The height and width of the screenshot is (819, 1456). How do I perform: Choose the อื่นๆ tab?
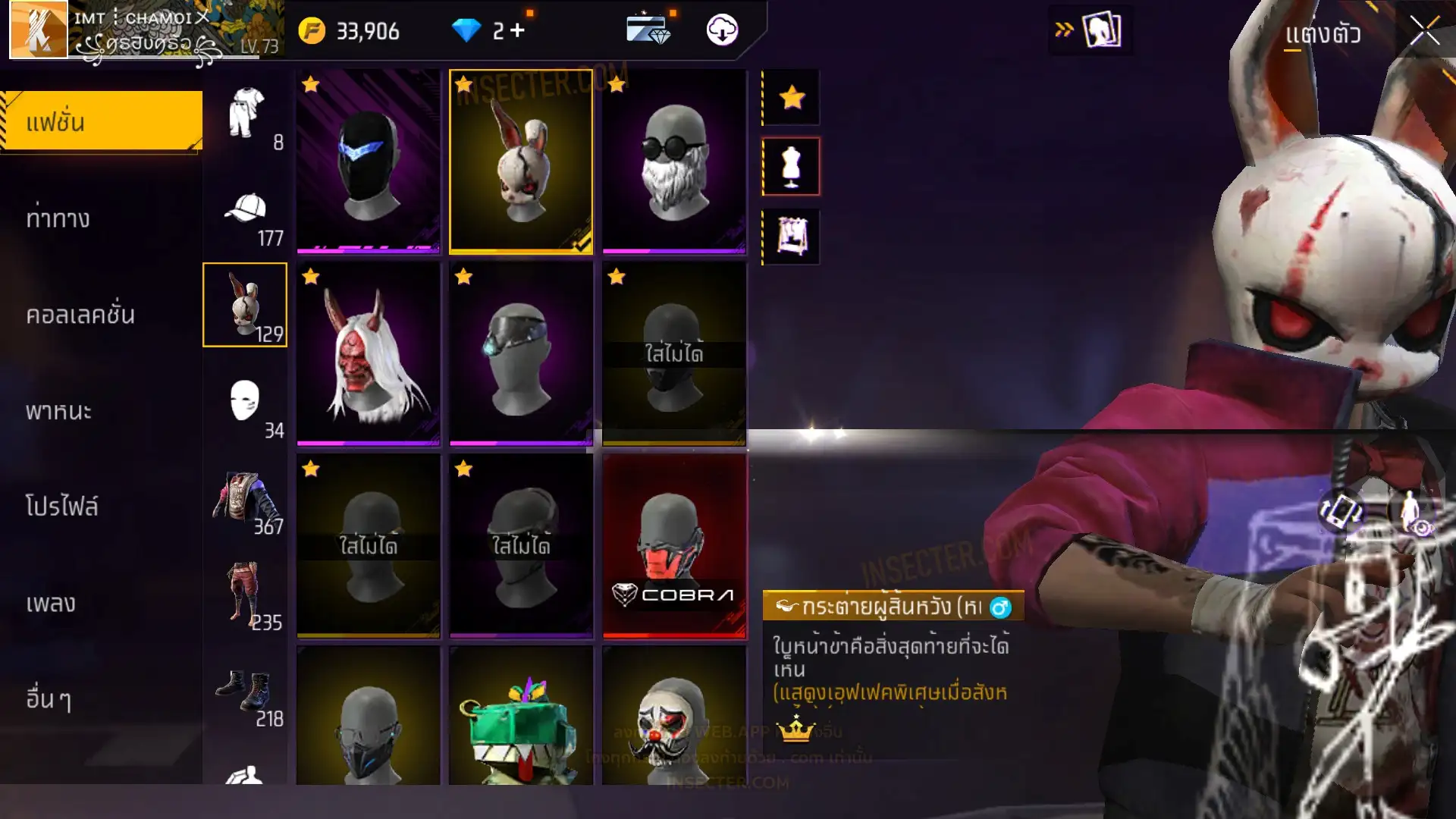point(102,698)
